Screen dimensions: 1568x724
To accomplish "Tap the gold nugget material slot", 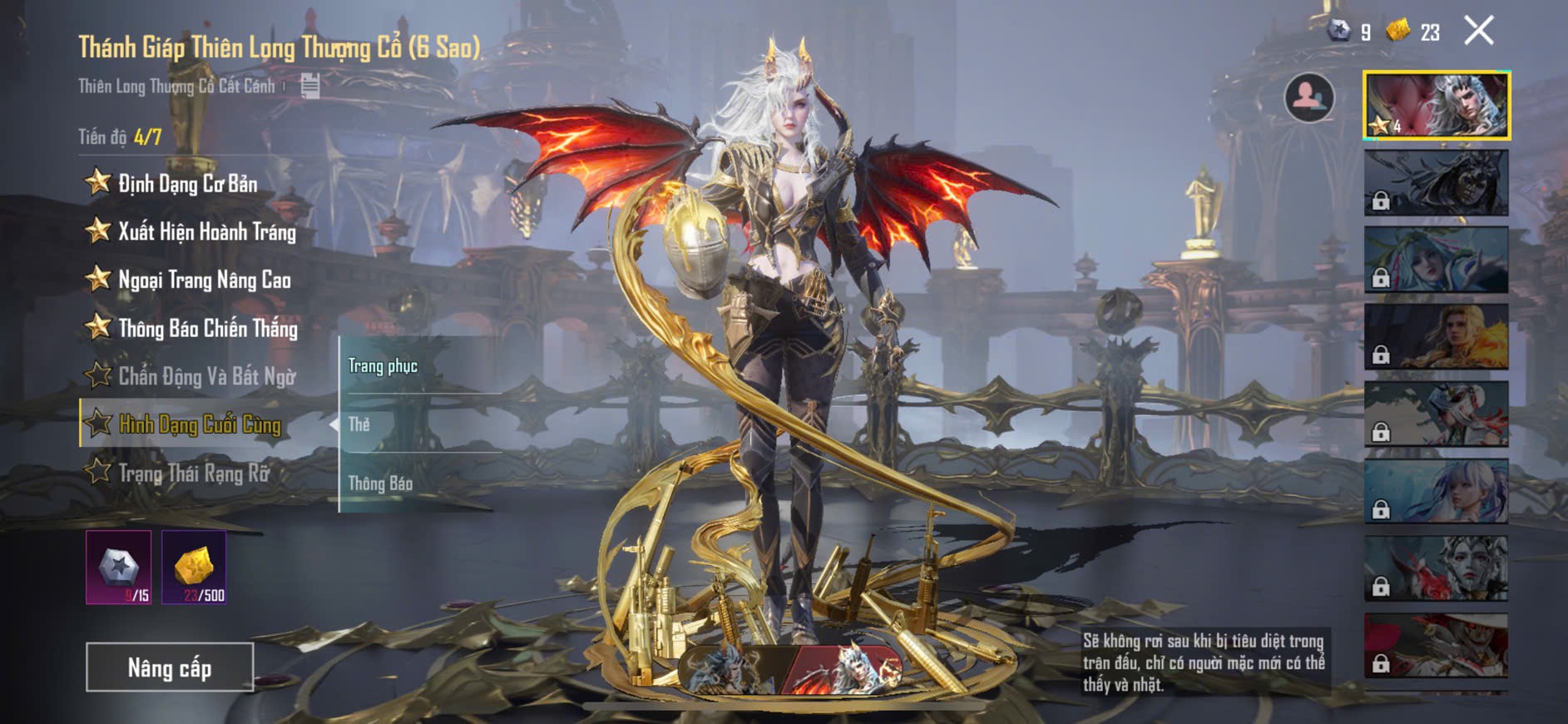I will (x=194, y=567).
